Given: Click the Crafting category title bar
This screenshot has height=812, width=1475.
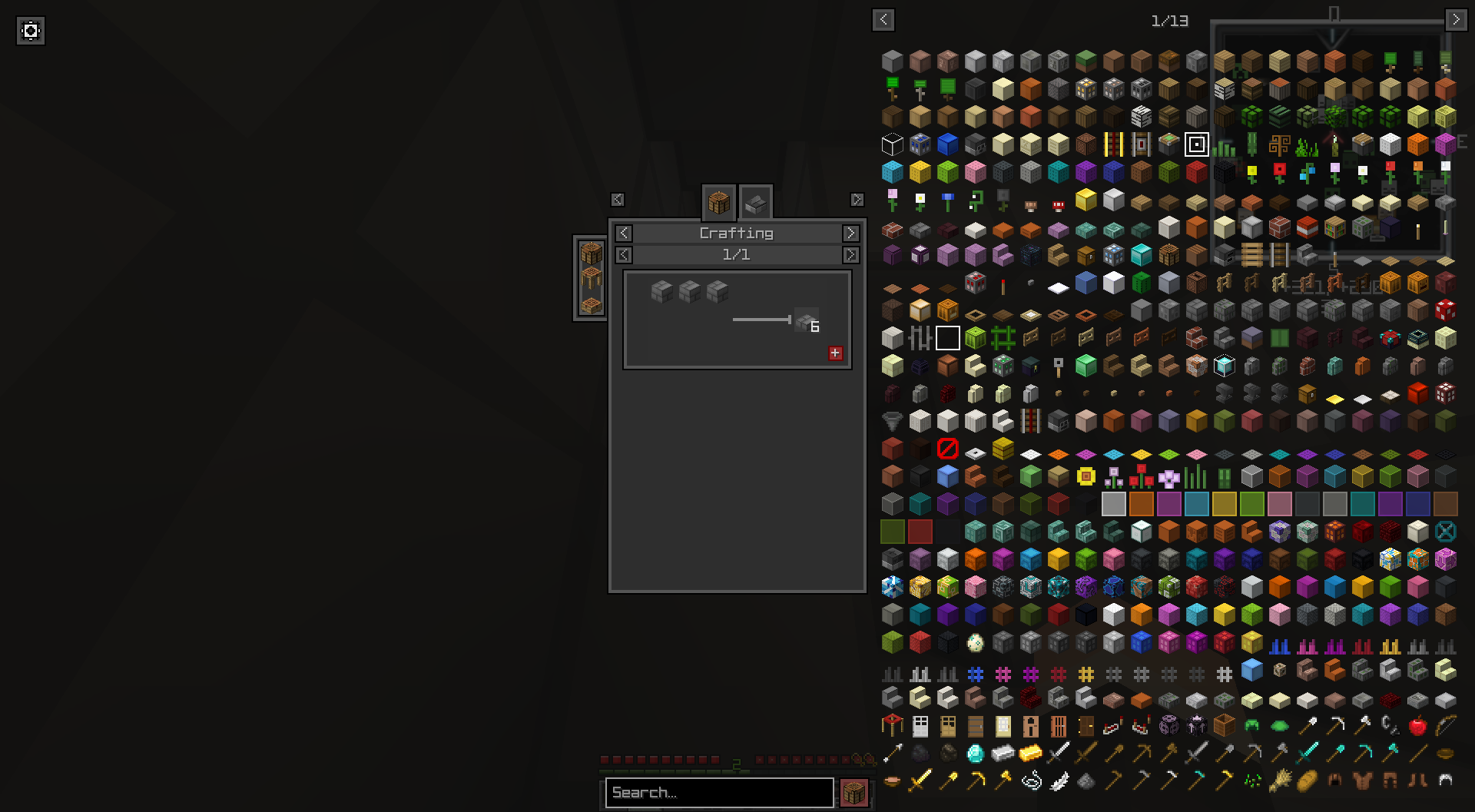Looking at the screenshot, I should 736,233.
